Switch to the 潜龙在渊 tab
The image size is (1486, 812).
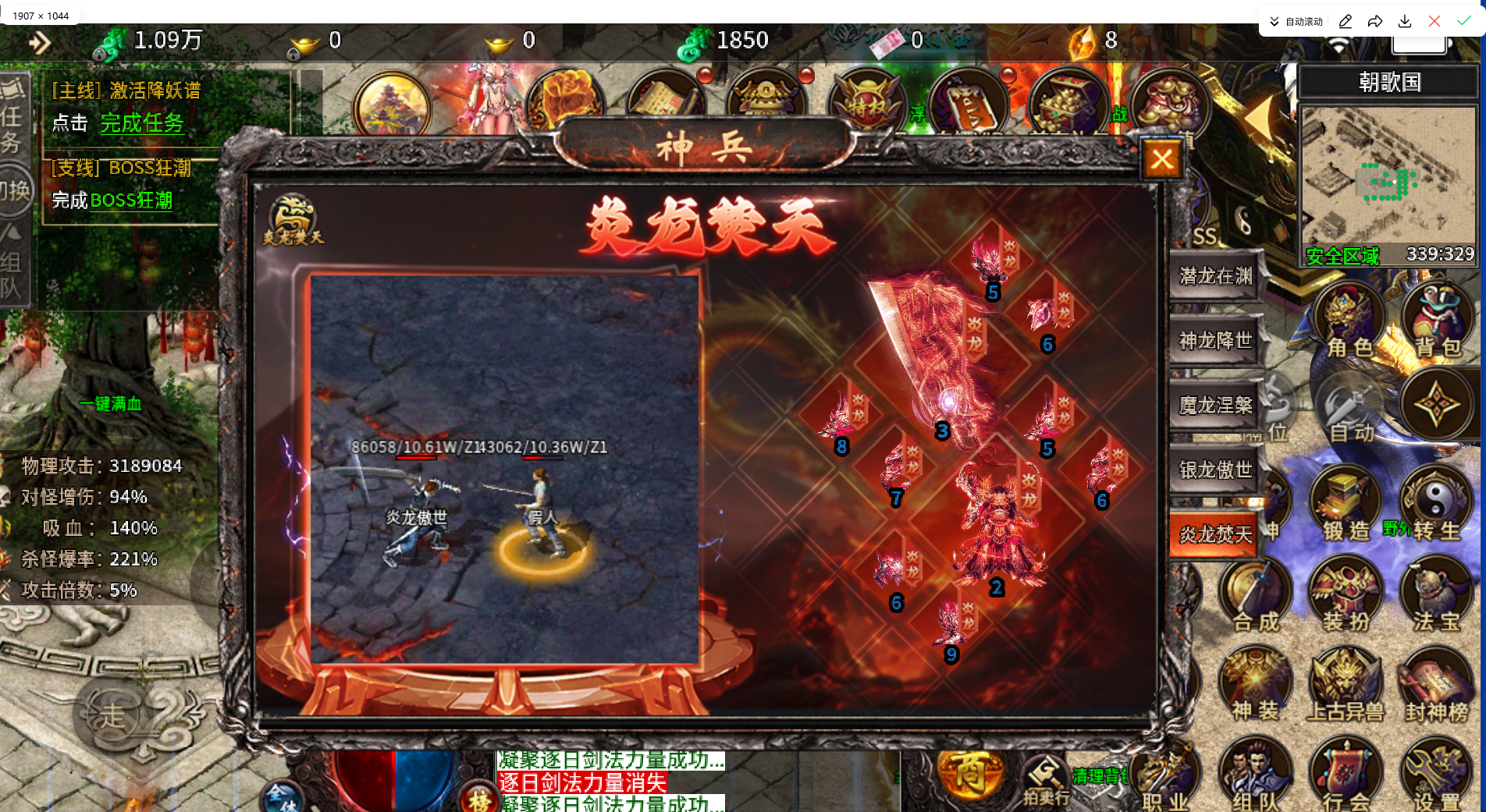1214,276
